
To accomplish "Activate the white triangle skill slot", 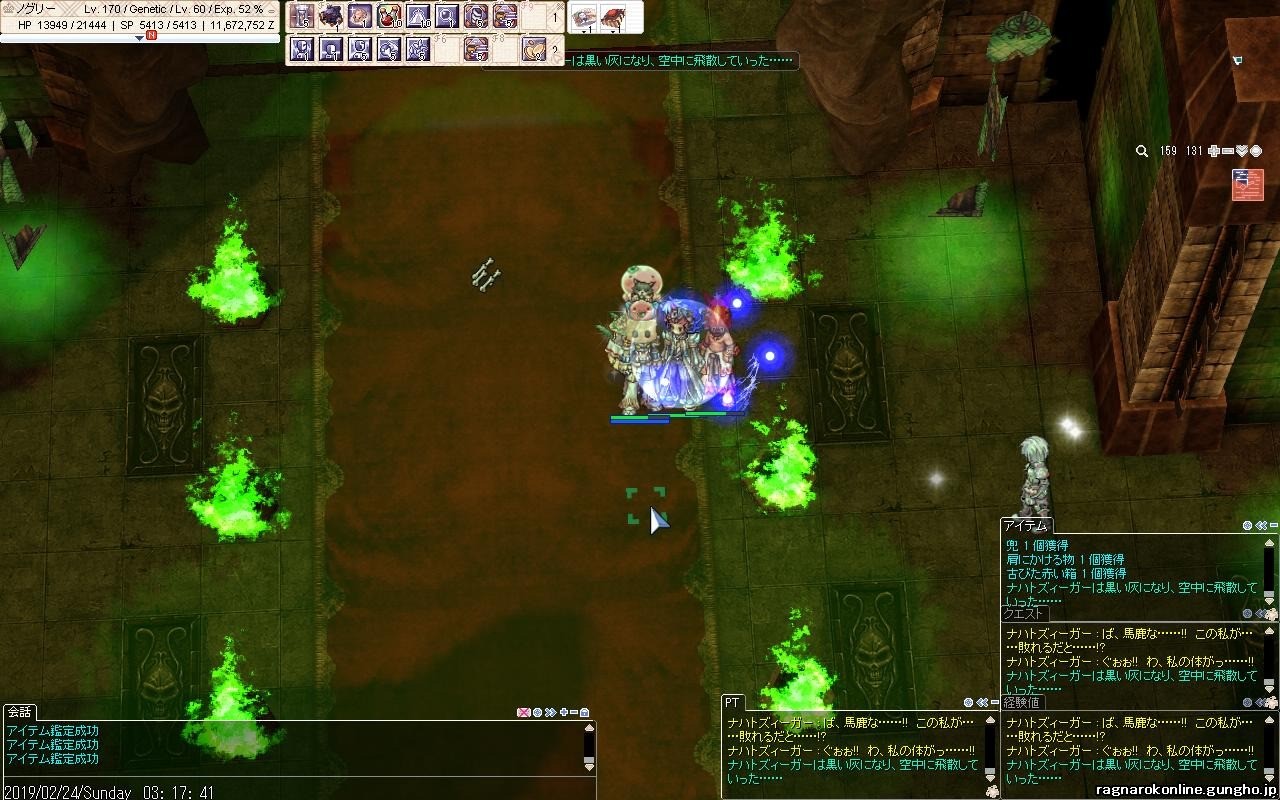I will [x=418, y=16].
